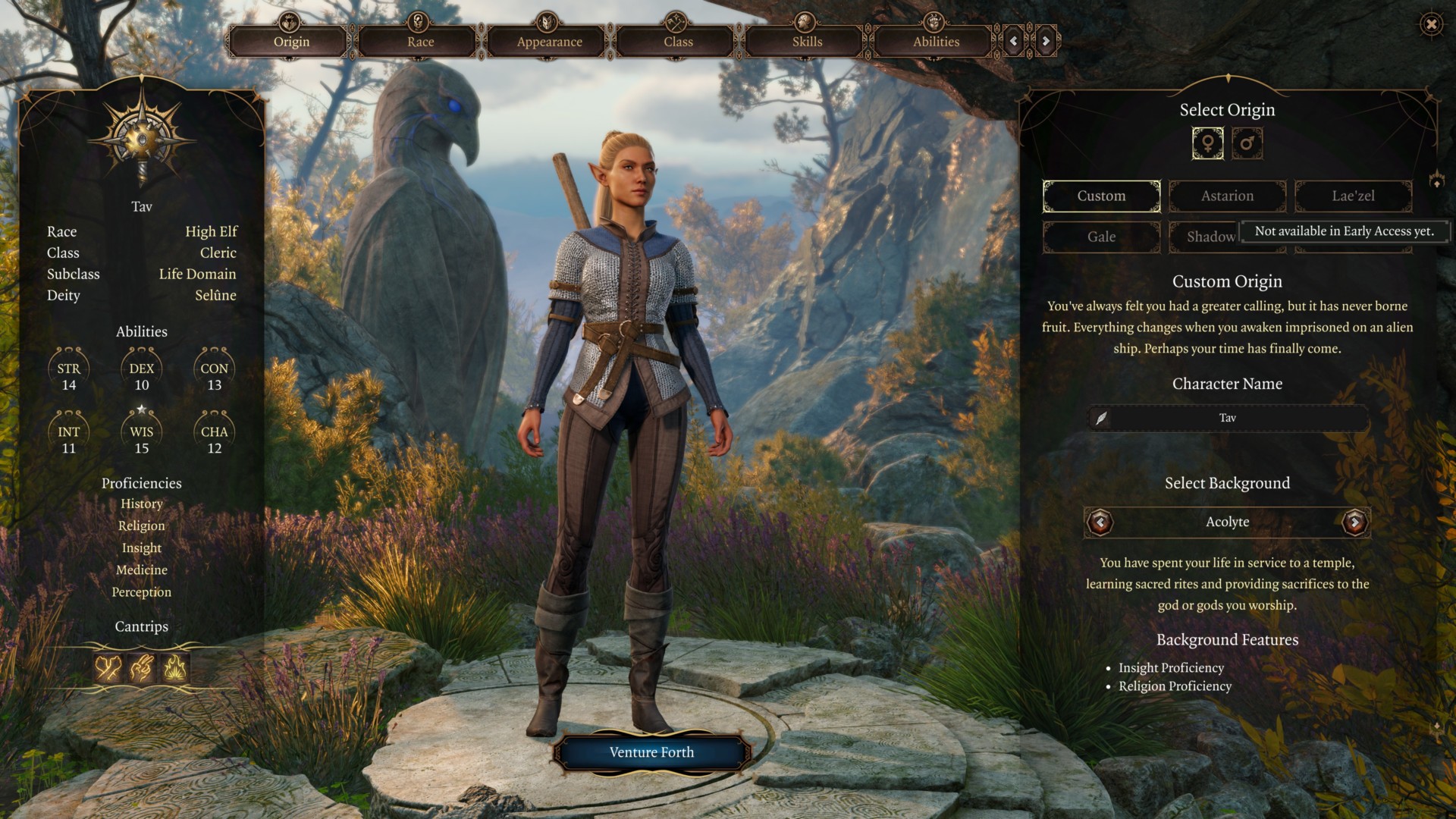Choose the Lae'zel origin

click(x=1353, y=196)
